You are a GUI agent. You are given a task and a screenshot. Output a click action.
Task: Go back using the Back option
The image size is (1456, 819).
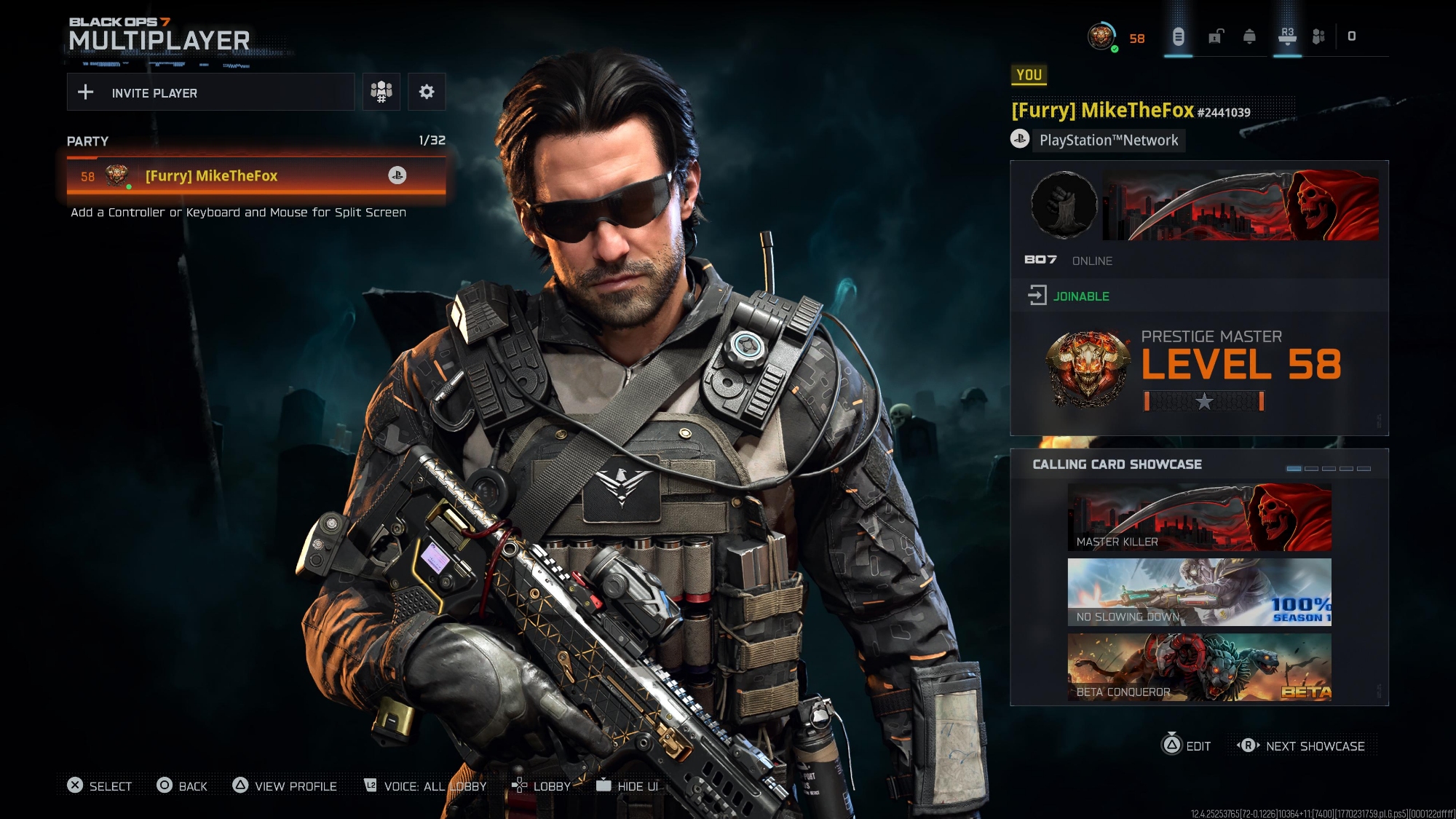click(182, 786)
